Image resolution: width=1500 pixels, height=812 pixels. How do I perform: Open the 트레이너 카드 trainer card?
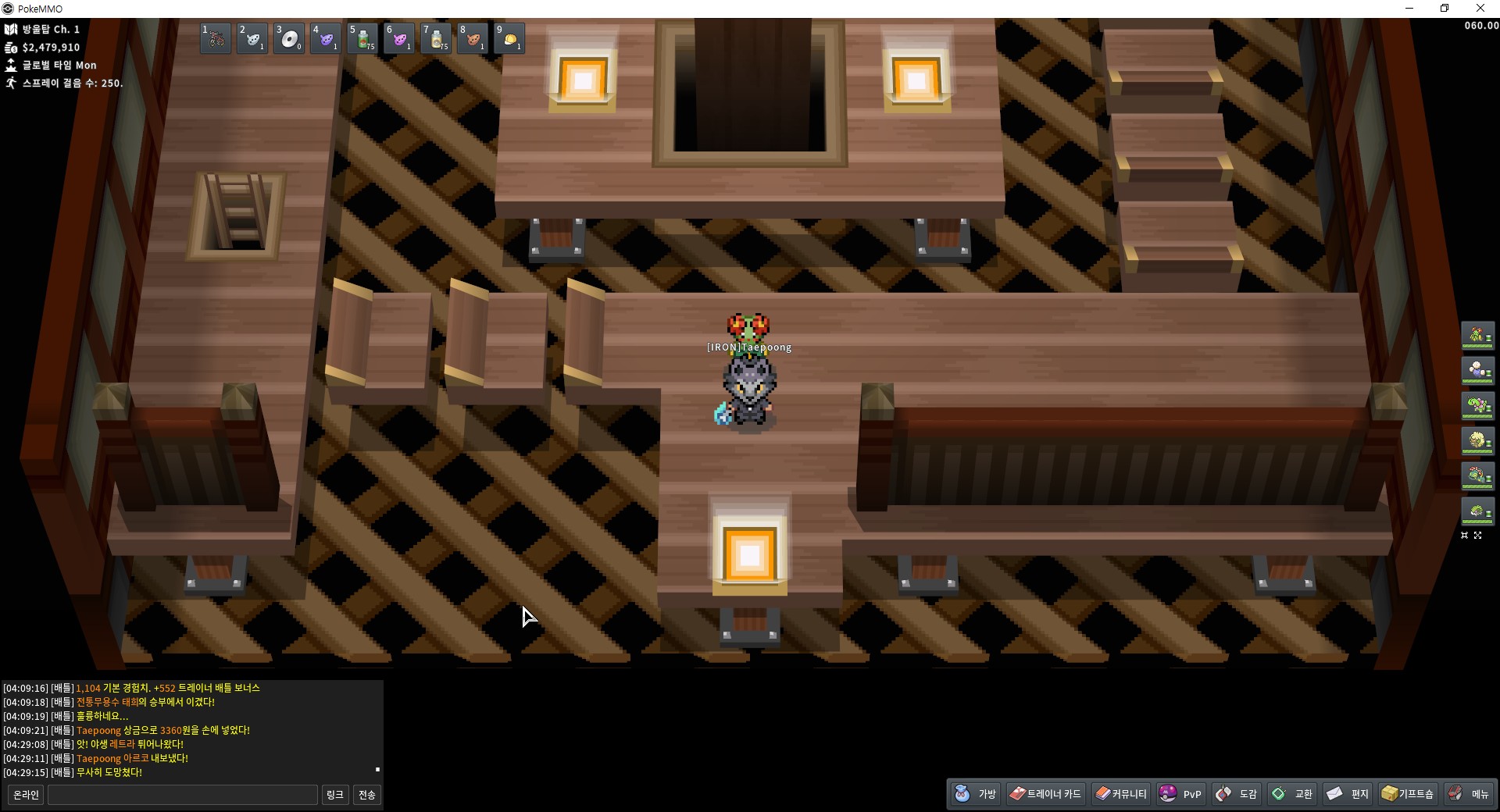(x=1045, y=794)
